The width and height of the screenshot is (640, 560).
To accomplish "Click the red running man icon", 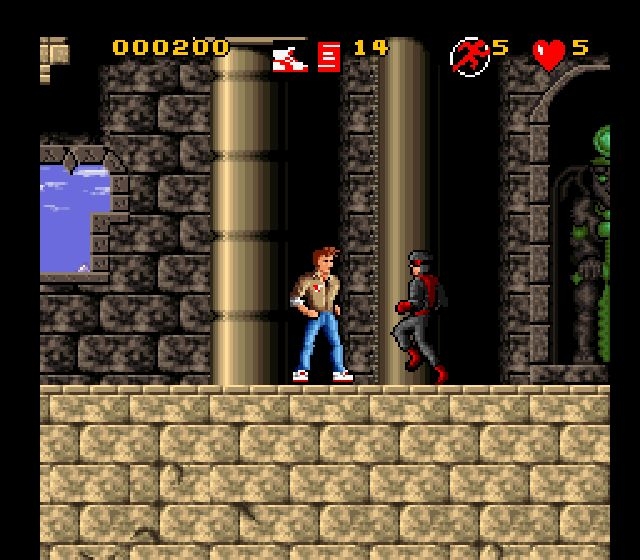I will 469,56.
